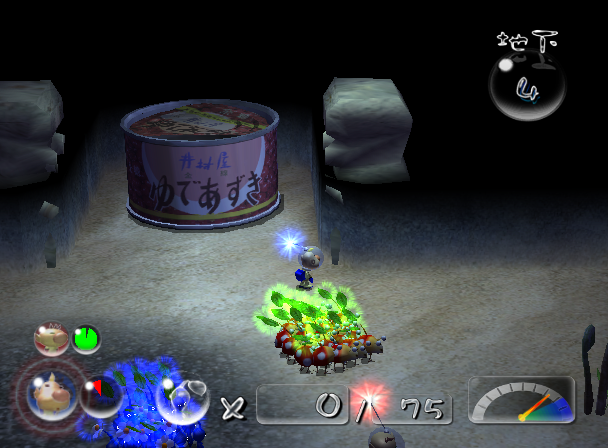This screenshot has height=448, width=608.
Task: Check the treasure radar gauge
Action: pos(521,400)
